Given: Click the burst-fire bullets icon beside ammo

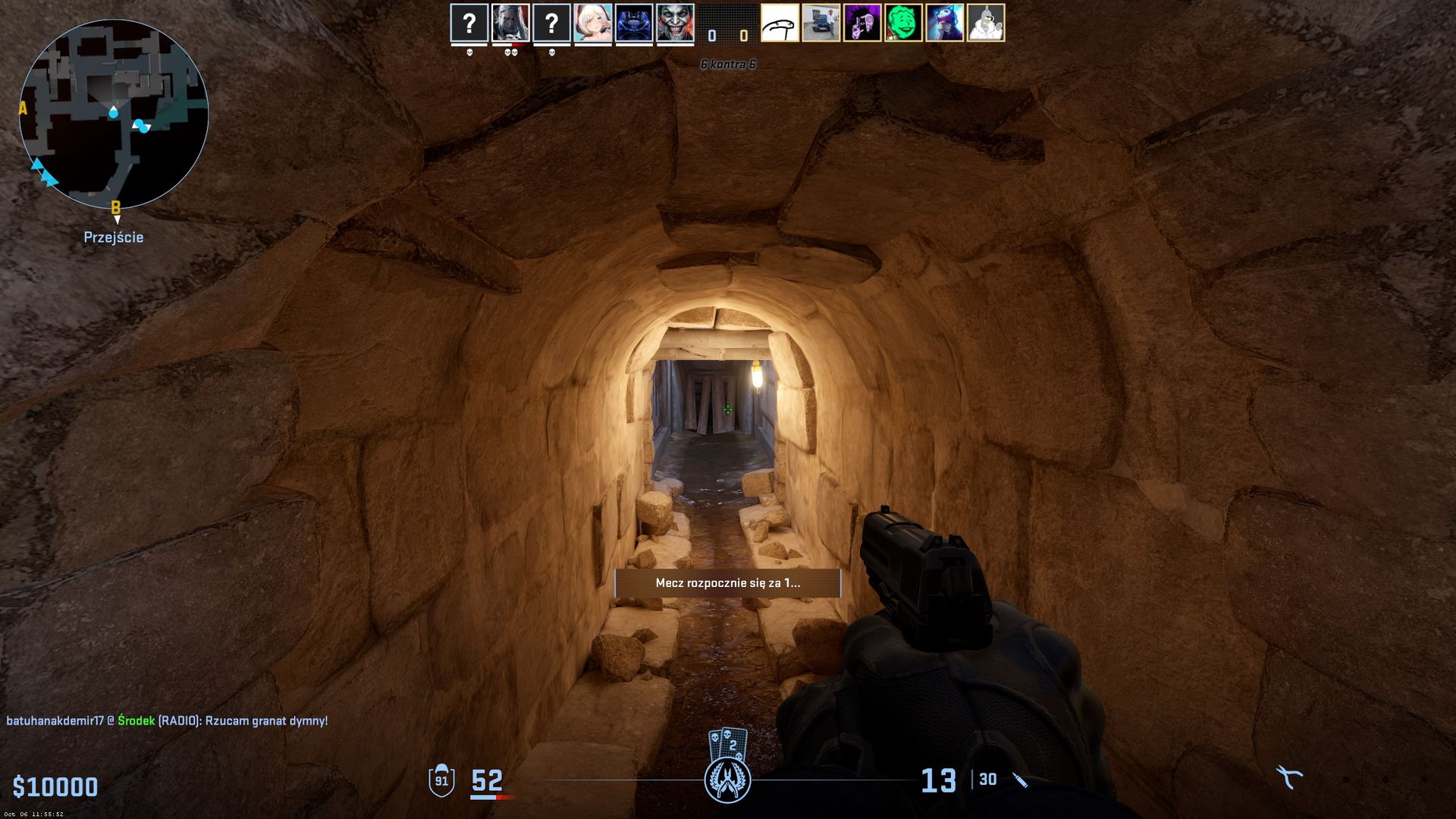Looking at the screenshot, I should tap(1021, 780).
